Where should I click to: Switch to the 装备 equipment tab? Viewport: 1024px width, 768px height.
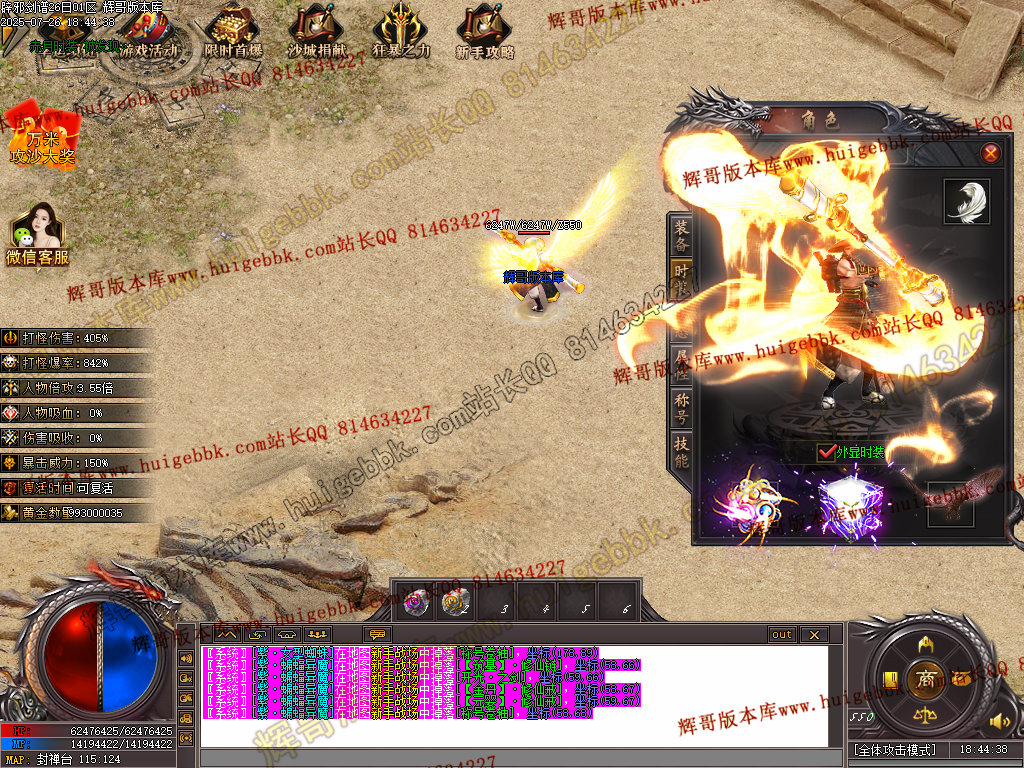681,236
